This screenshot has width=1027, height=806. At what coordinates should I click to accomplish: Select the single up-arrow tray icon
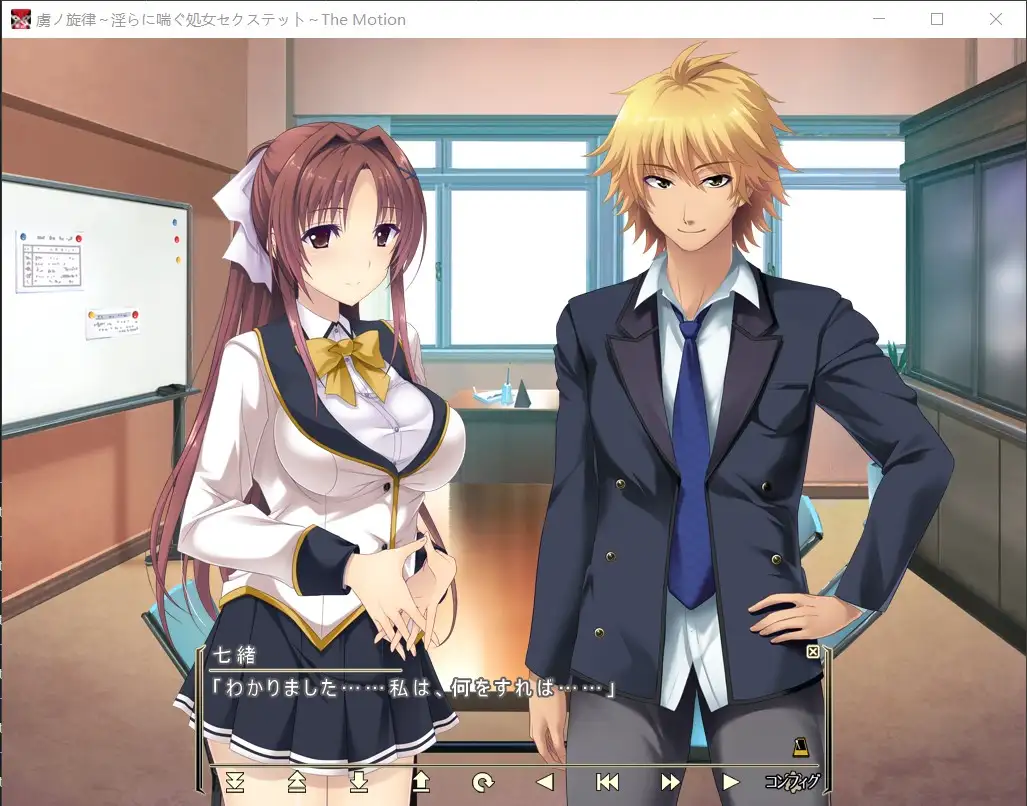pos(421,781)
